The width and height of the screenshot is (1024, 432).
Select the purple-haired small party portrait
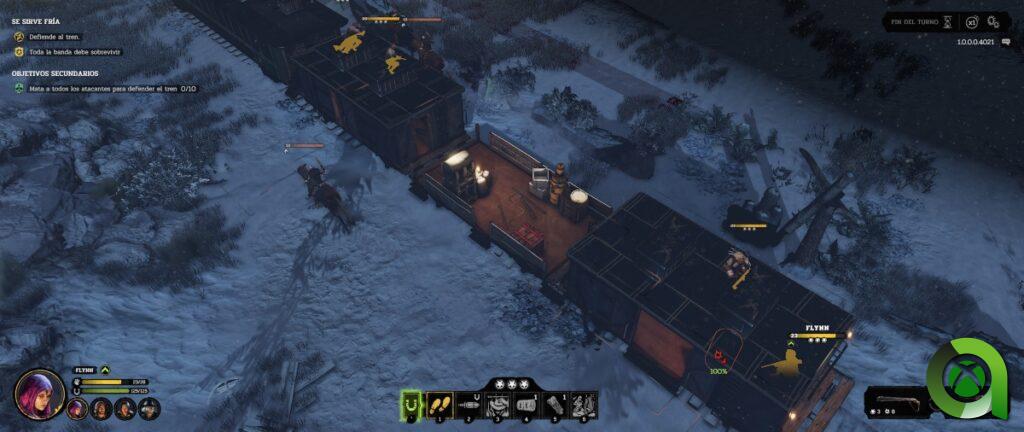pos(76,408)
